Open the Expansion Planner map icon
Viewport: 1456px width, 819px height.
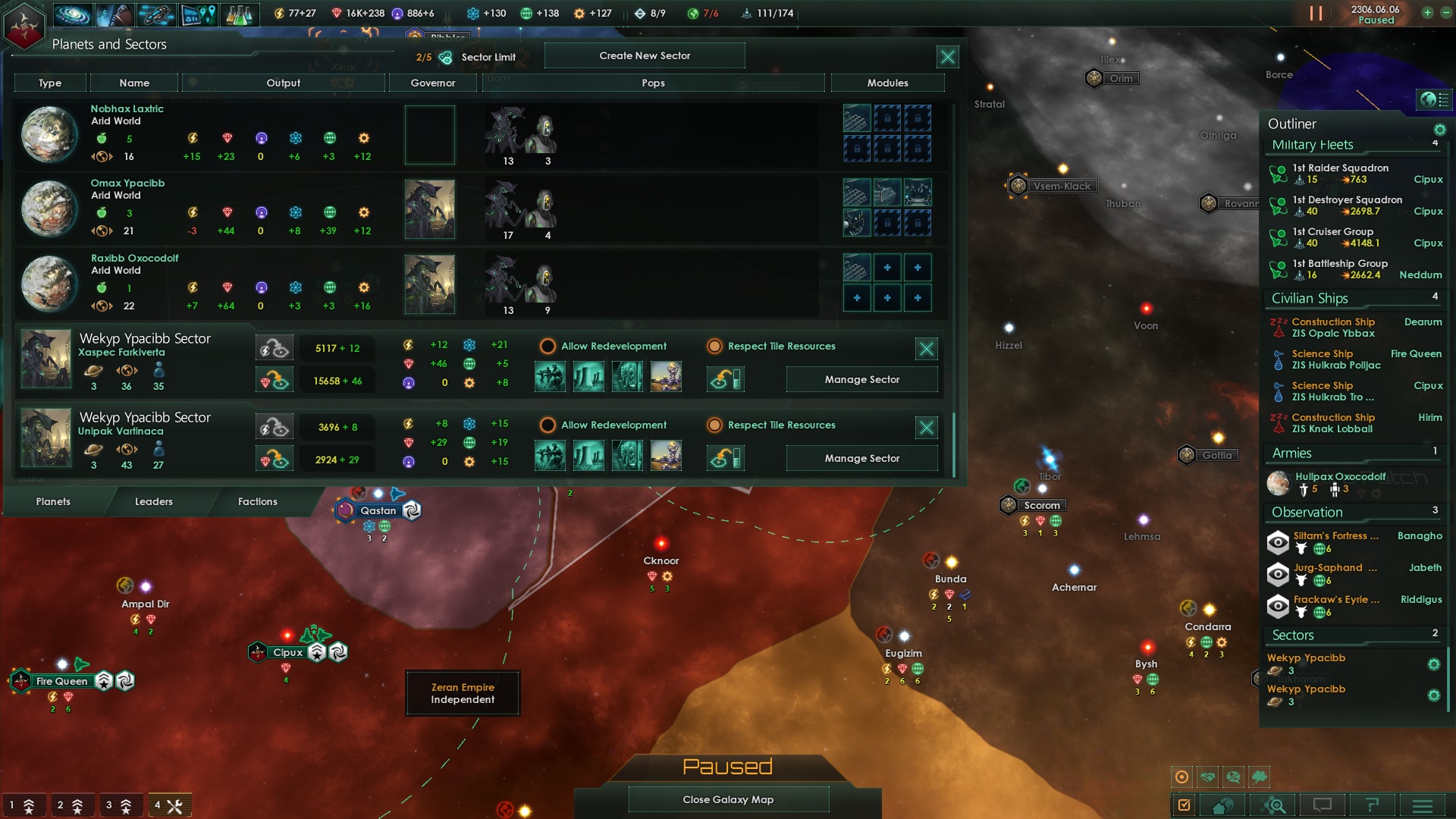coord(199,14)
